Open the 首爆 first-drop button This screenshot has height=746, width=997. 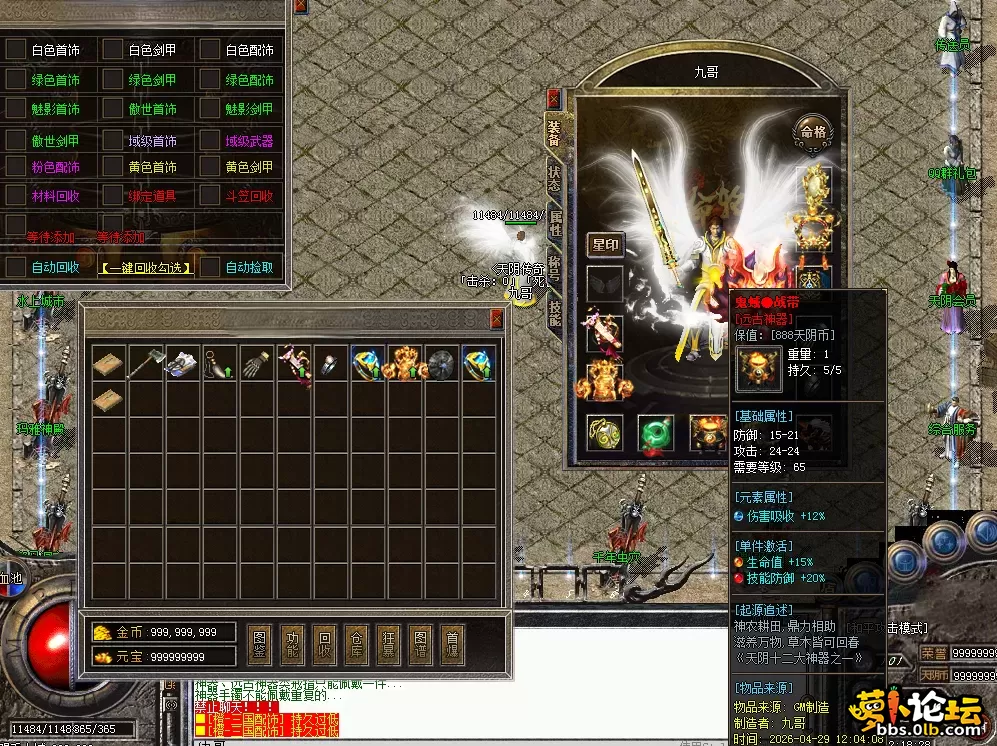click(452, 643)
